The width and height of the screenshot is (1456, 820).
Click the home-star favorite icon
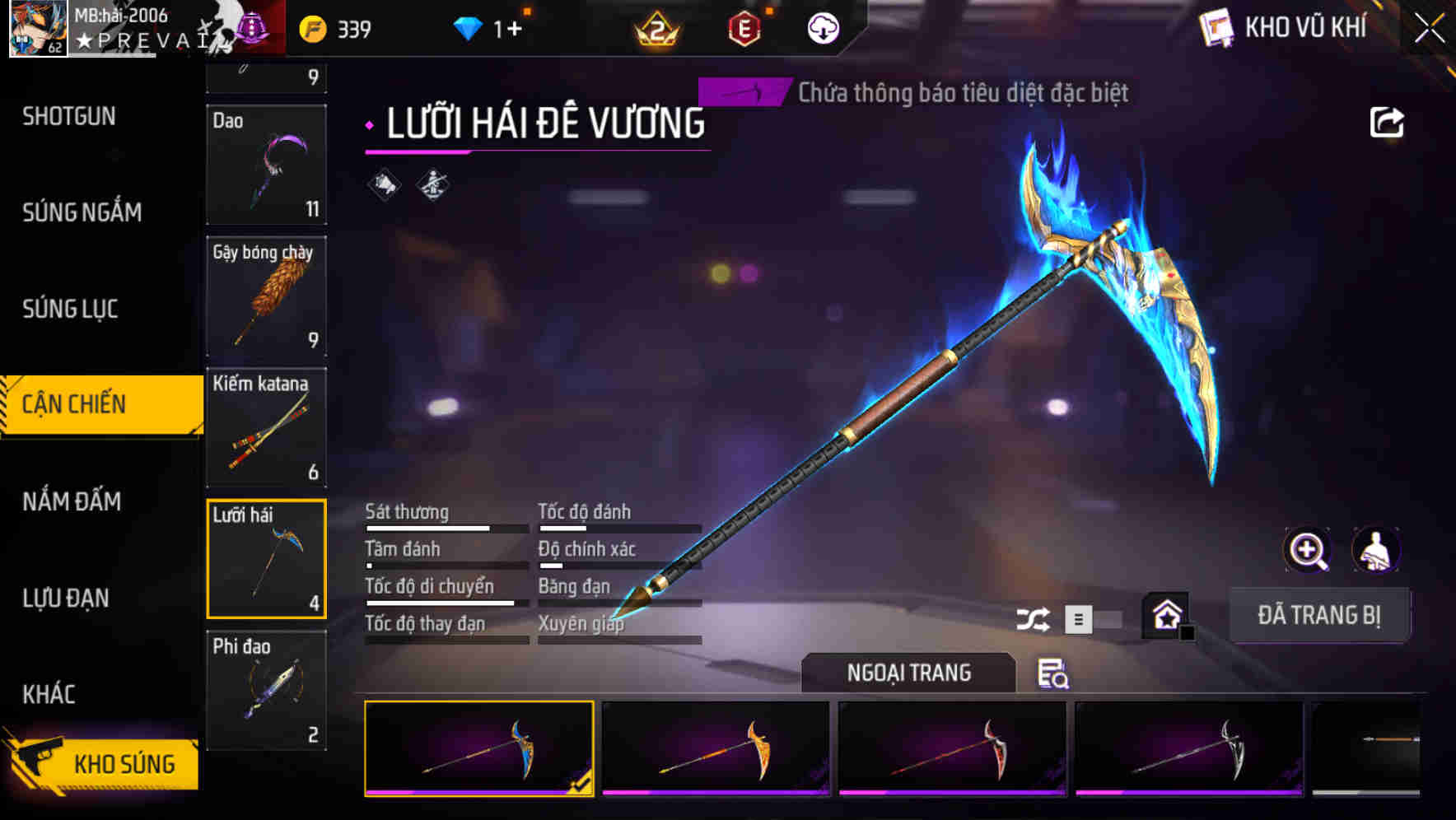coord(1166,615)
